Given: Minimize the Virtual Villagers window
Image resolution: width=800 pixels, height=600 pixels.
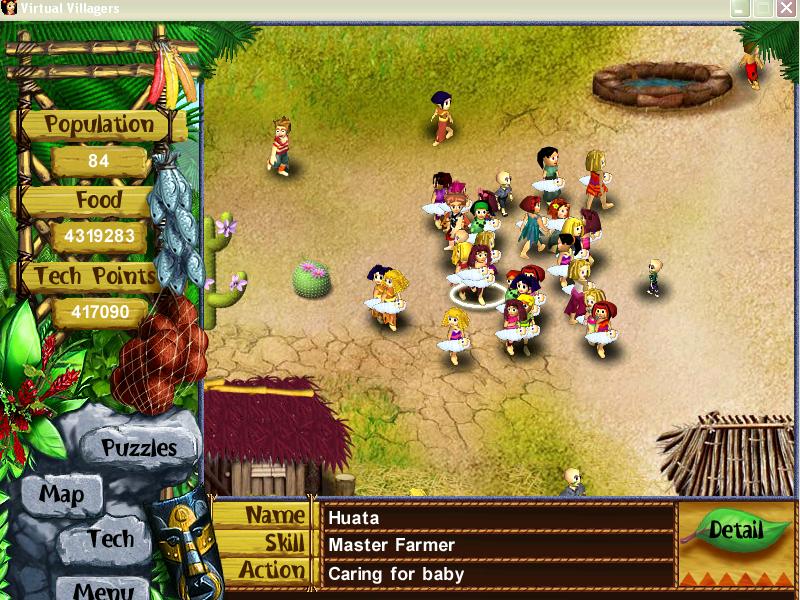Looking at the screenshot, I should click(x=741, y=8).
